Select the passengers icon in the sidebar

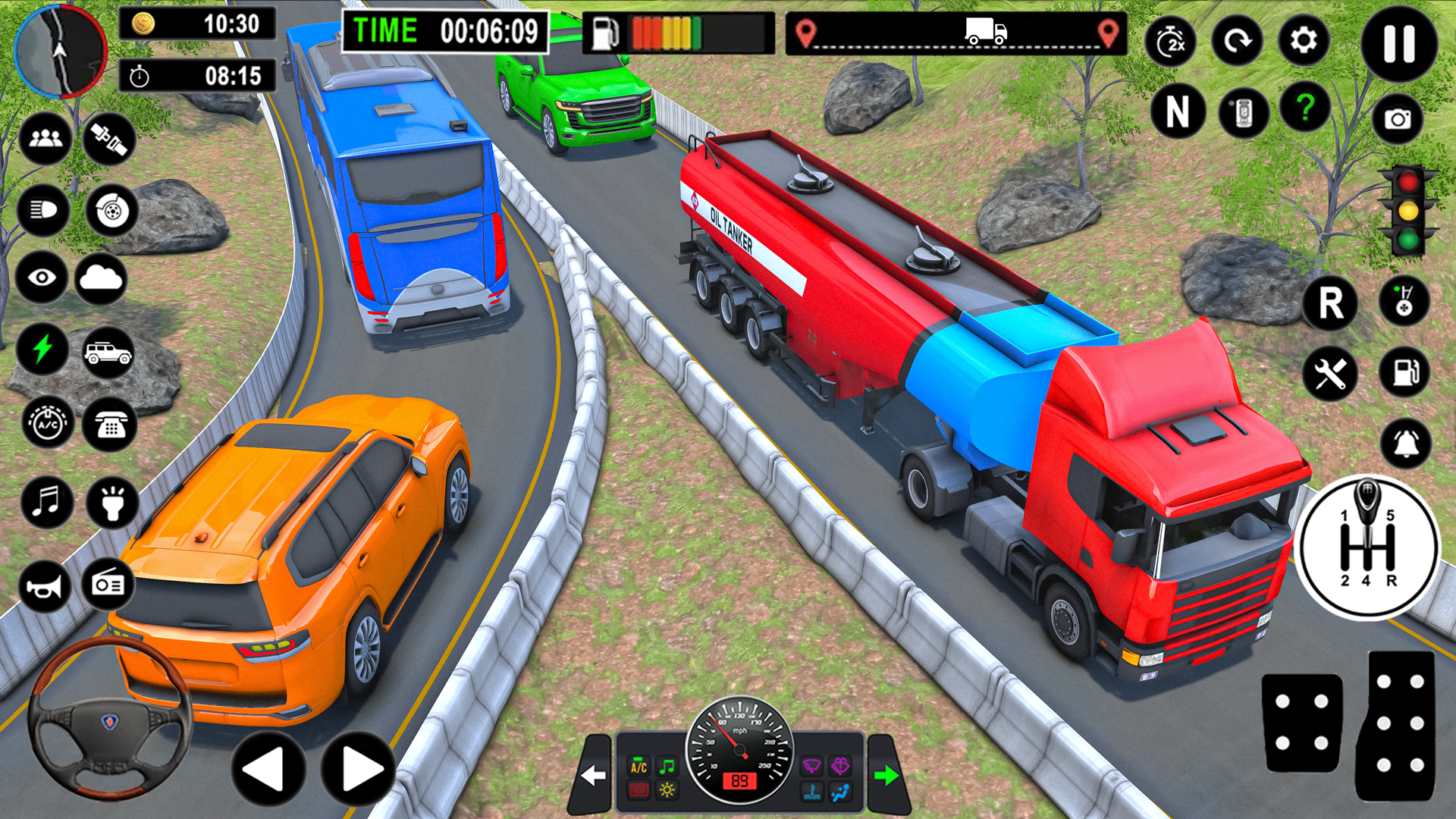[x=43, y=139]
